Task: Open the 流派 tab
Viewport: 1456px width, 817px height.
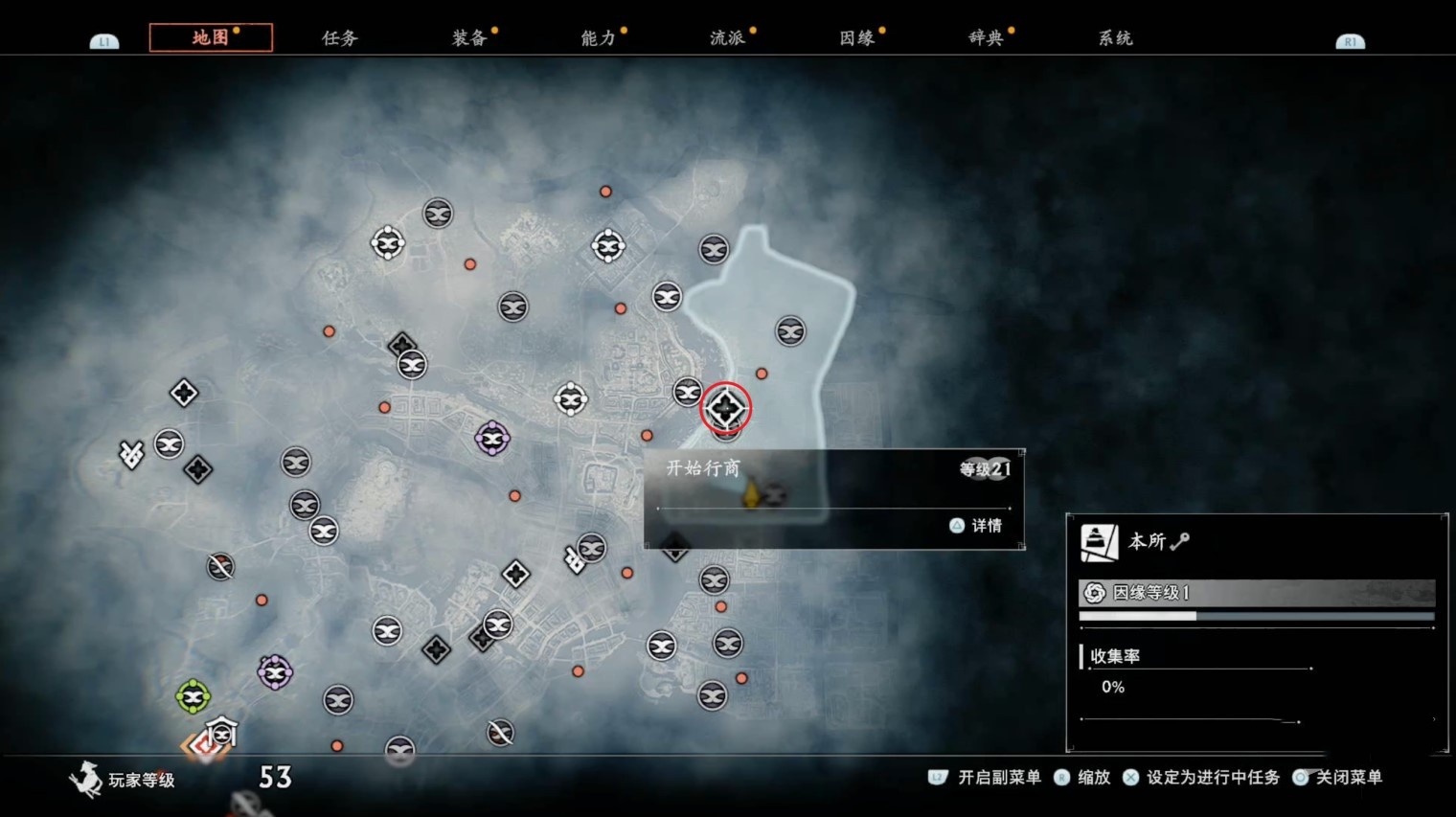Action: point(728,38)
